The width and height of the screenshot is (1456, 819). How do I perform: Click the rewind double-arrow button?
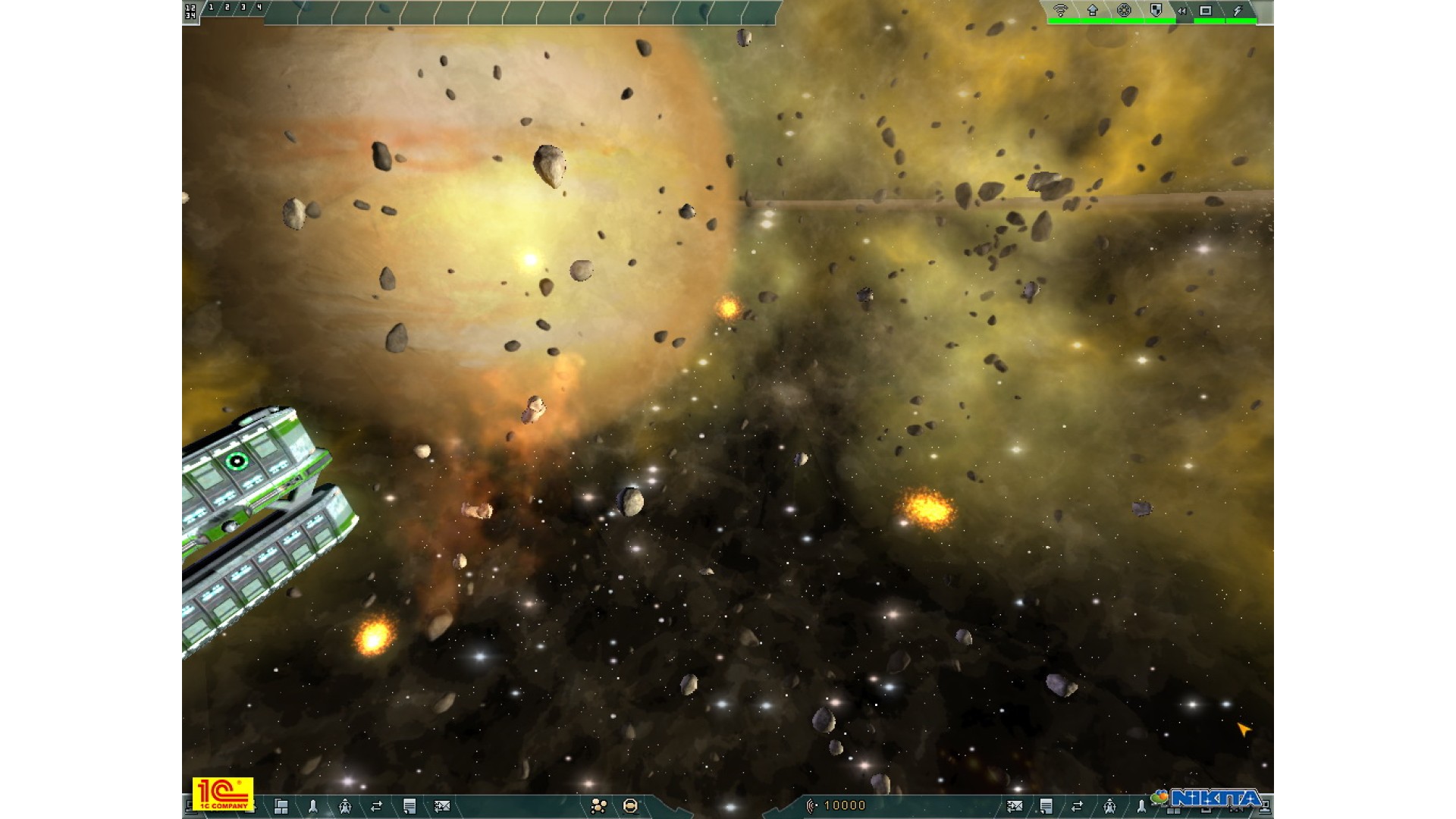1181,11
